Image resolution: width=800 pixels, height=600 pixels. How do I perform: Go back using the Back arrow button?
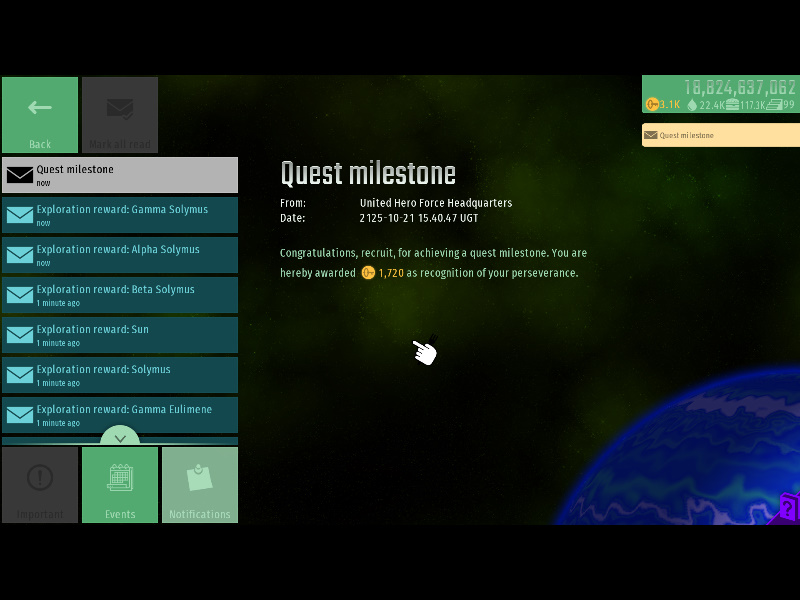point(40,114)
